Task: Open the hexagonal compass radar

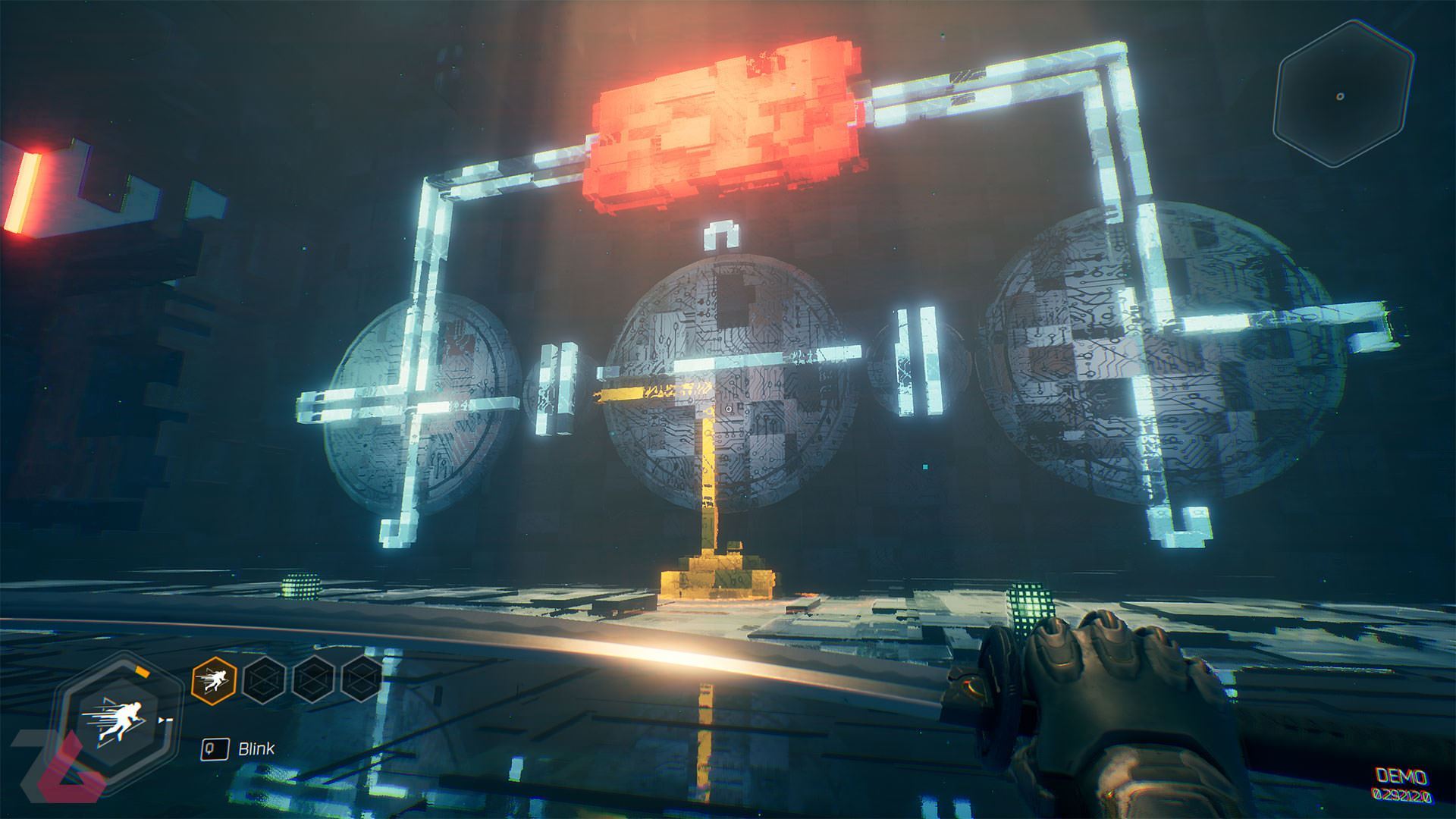Action: coord(1340,96)
